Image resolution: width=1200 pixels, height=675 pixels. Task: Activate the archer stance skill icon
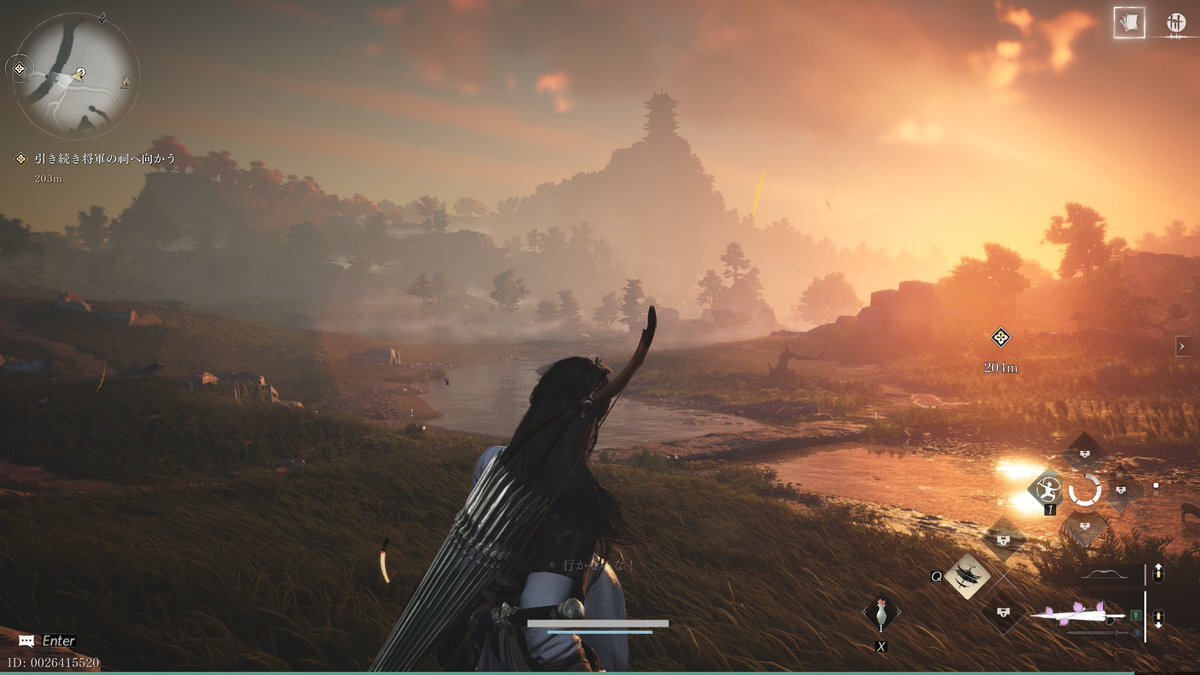pos(1047,489)
